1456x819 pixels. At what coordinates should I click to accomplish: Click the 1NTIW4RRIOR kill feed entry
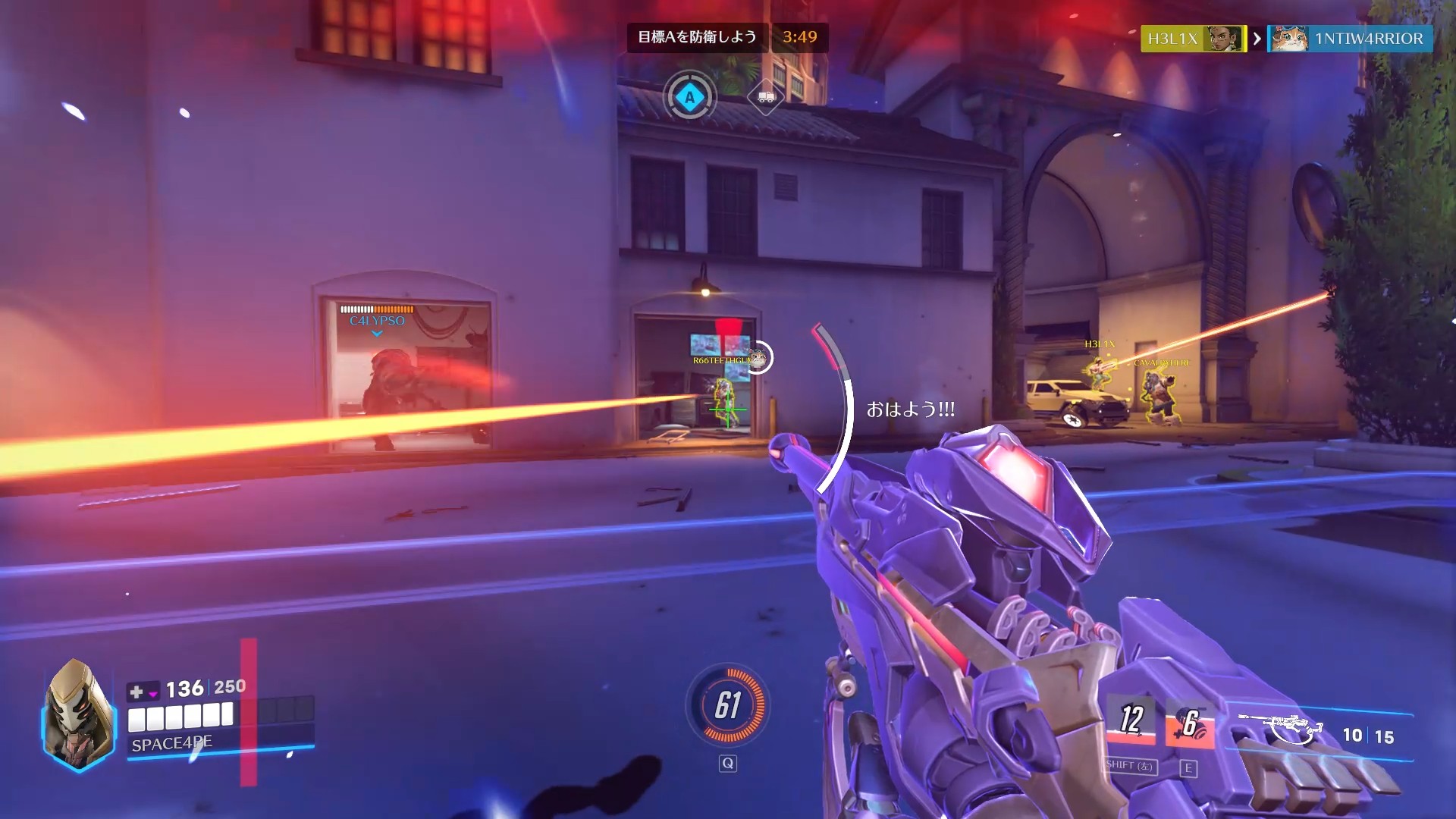coord(1350,39)
